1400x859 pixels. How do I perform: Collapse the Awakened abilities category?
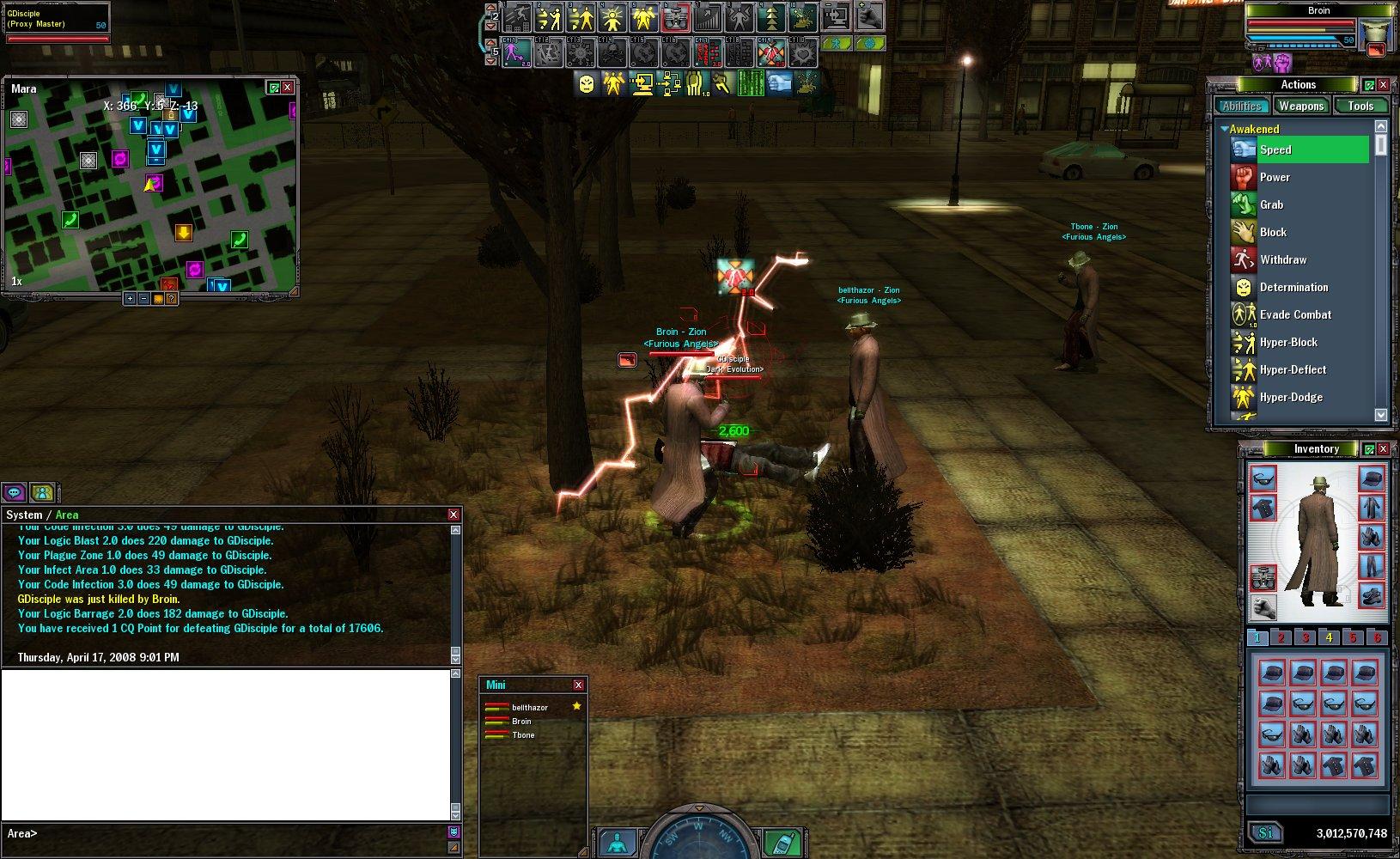pyautogui.click(x=1224, y=129)
